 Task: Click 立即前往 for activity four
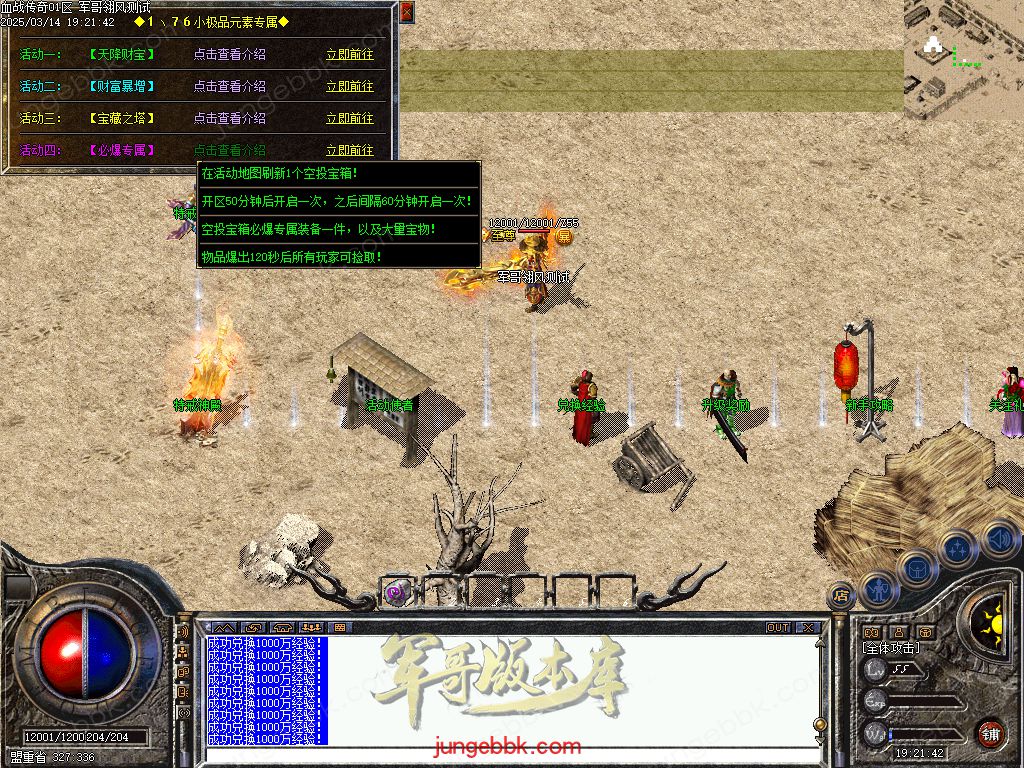(x=349, y=151)
